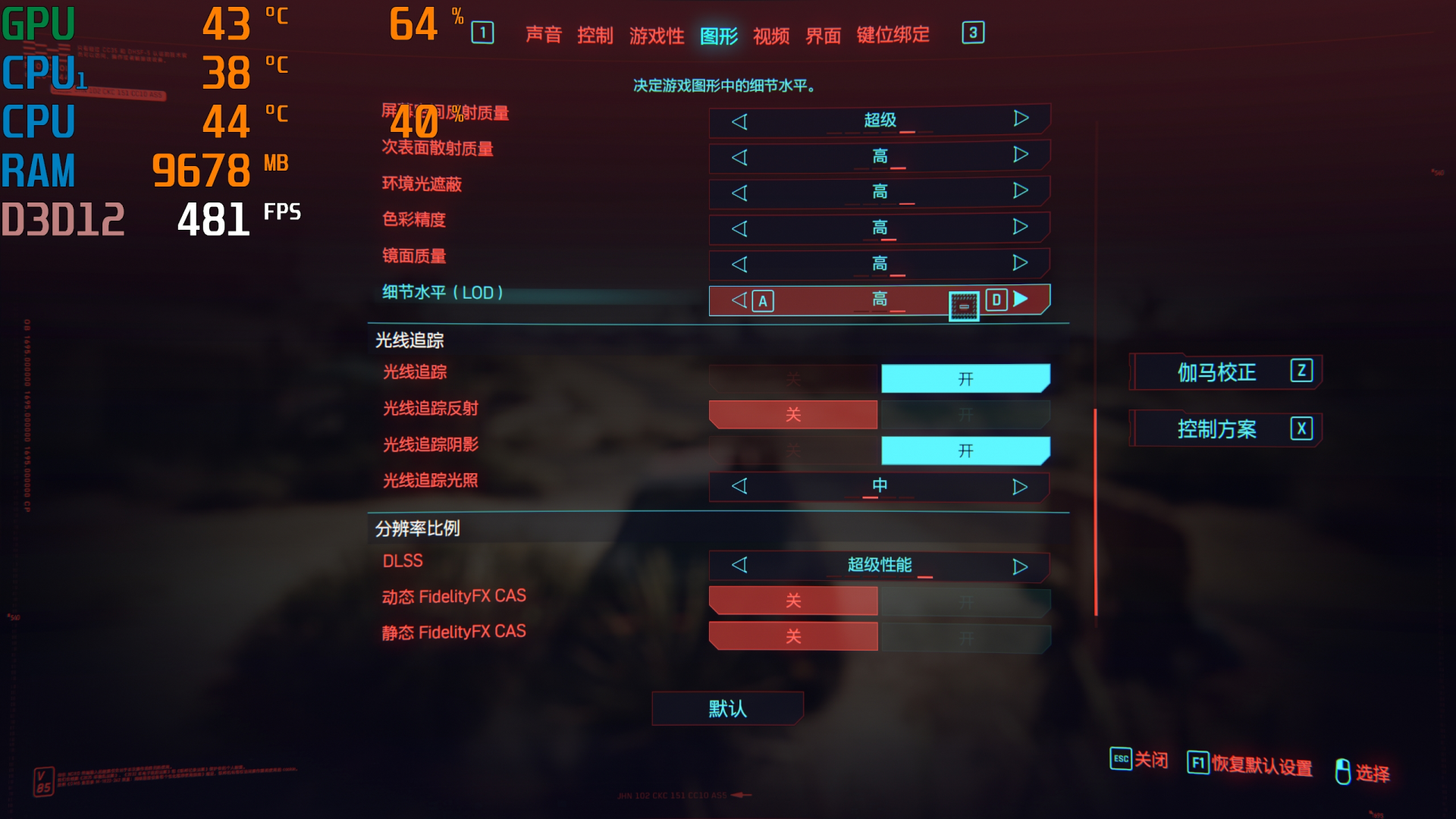
Task: Turn off 光线追踪 master toggle
Action: coord(793,378)
